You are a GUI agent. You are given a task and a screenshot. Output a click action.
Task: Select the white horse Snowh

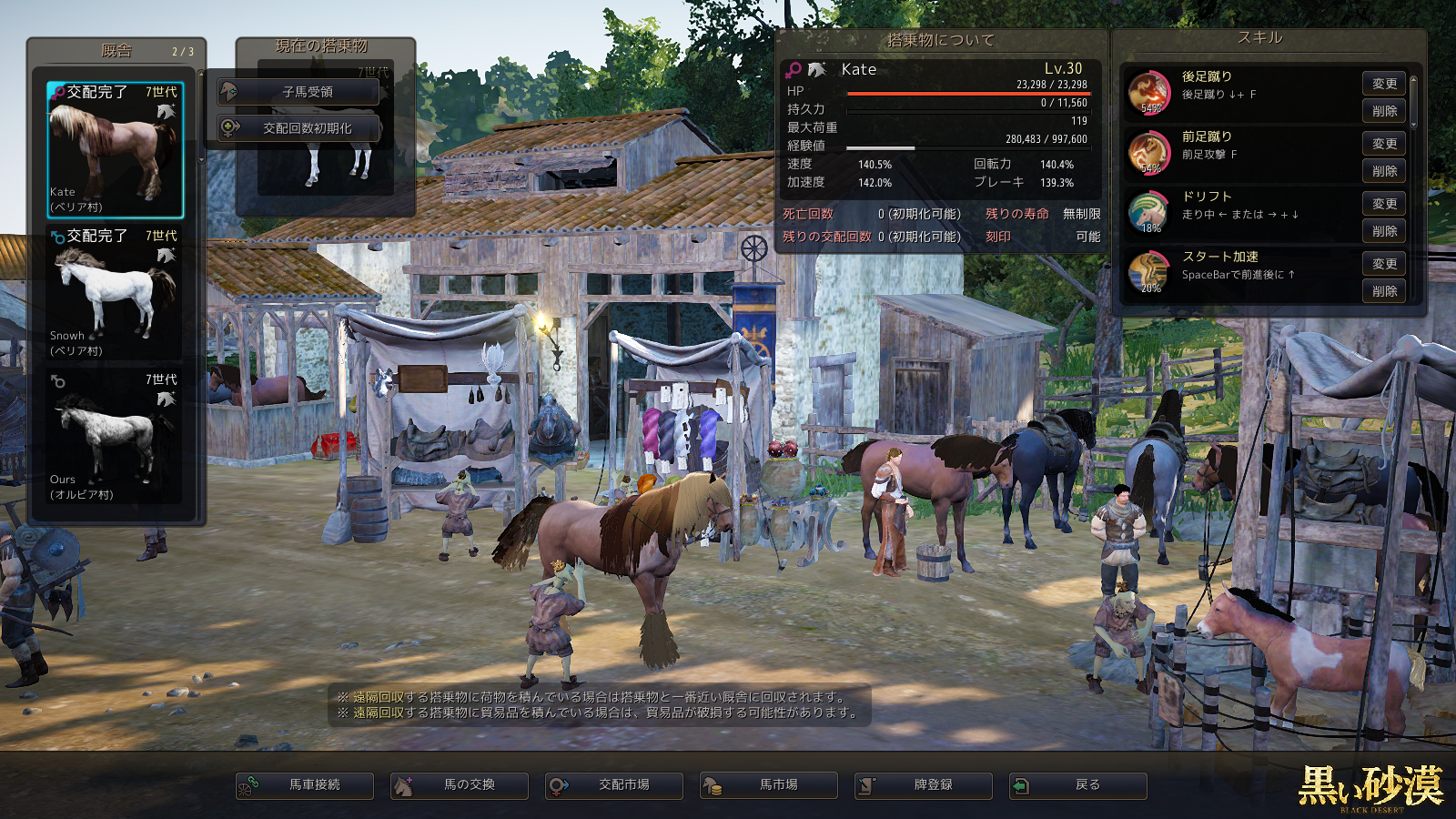pos(115,293)
